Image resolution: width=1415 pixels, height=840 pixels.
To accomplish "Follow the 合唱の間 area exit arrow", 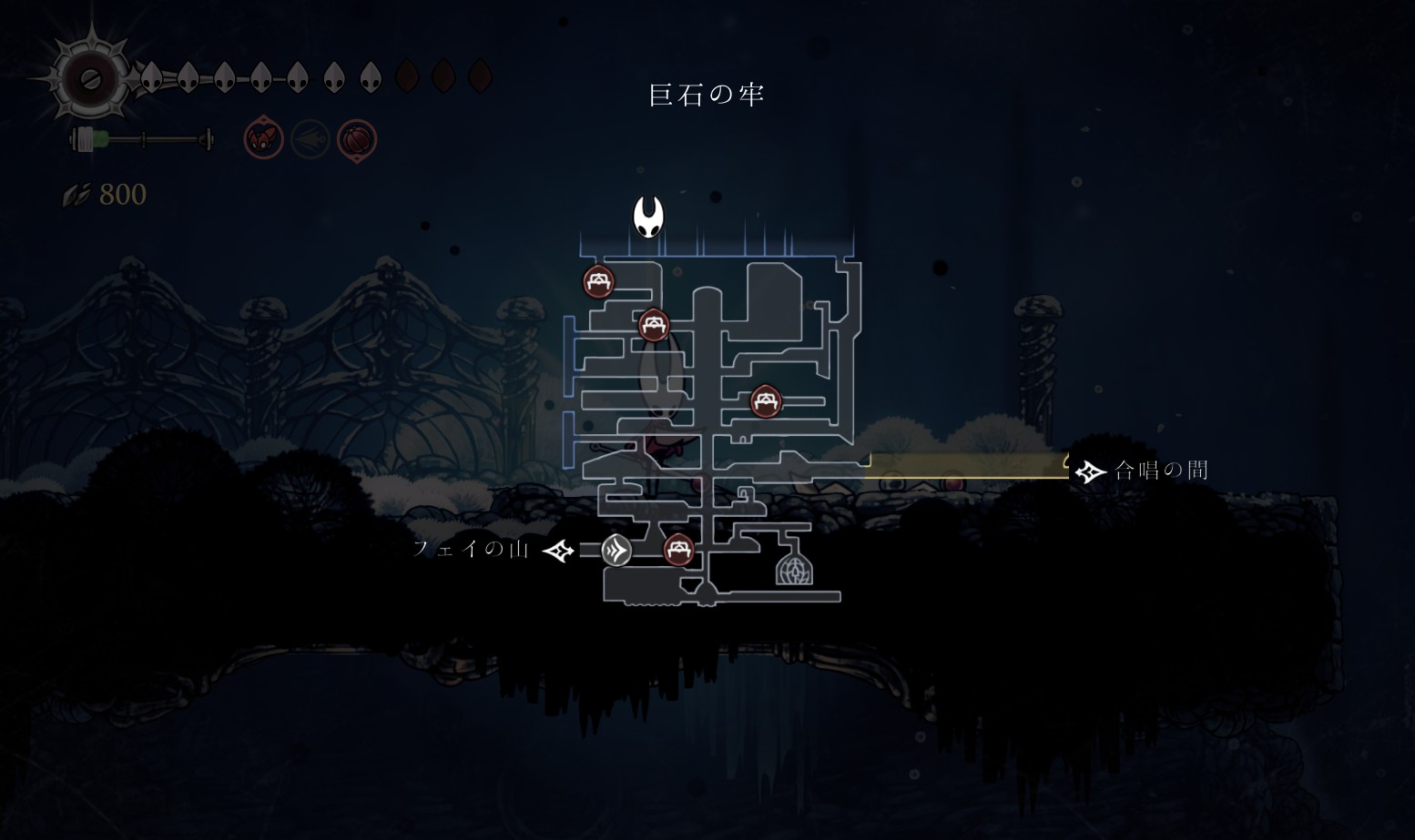I will pyautogui.click(x=1089, y=471).
